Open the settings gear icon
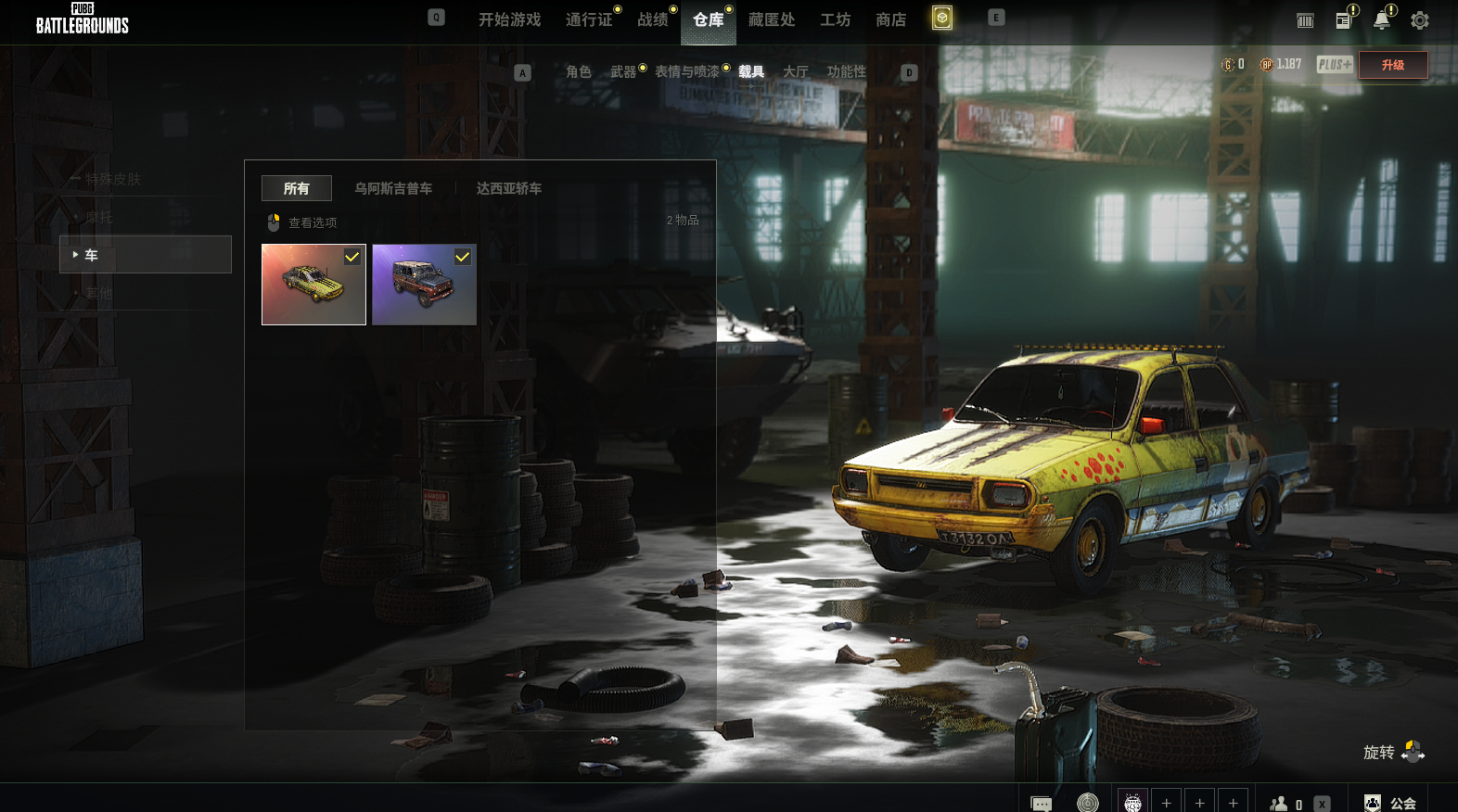 pyautogui.click(x=1420, y=20)
